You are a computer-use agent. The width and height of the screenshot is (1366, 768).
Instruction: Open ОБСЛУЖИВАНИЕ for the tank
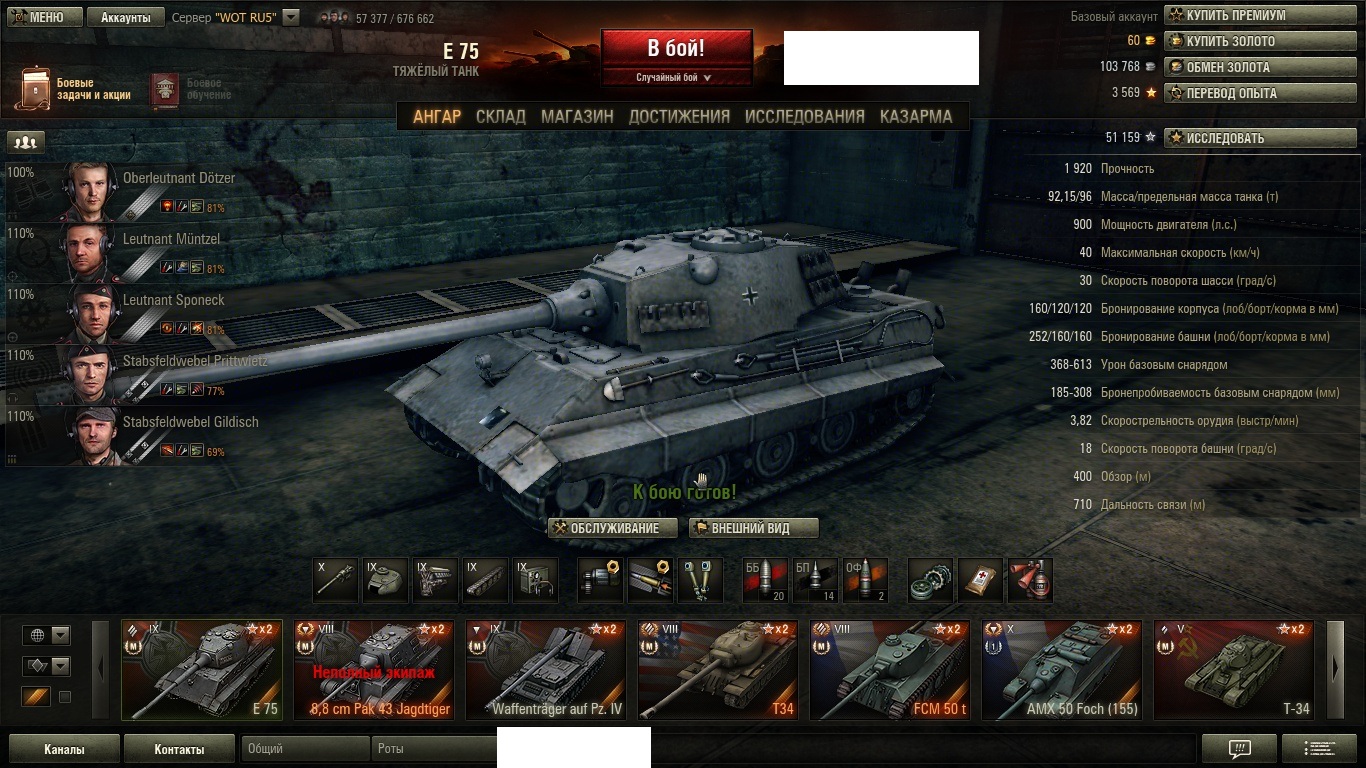(x=613, y=528)
